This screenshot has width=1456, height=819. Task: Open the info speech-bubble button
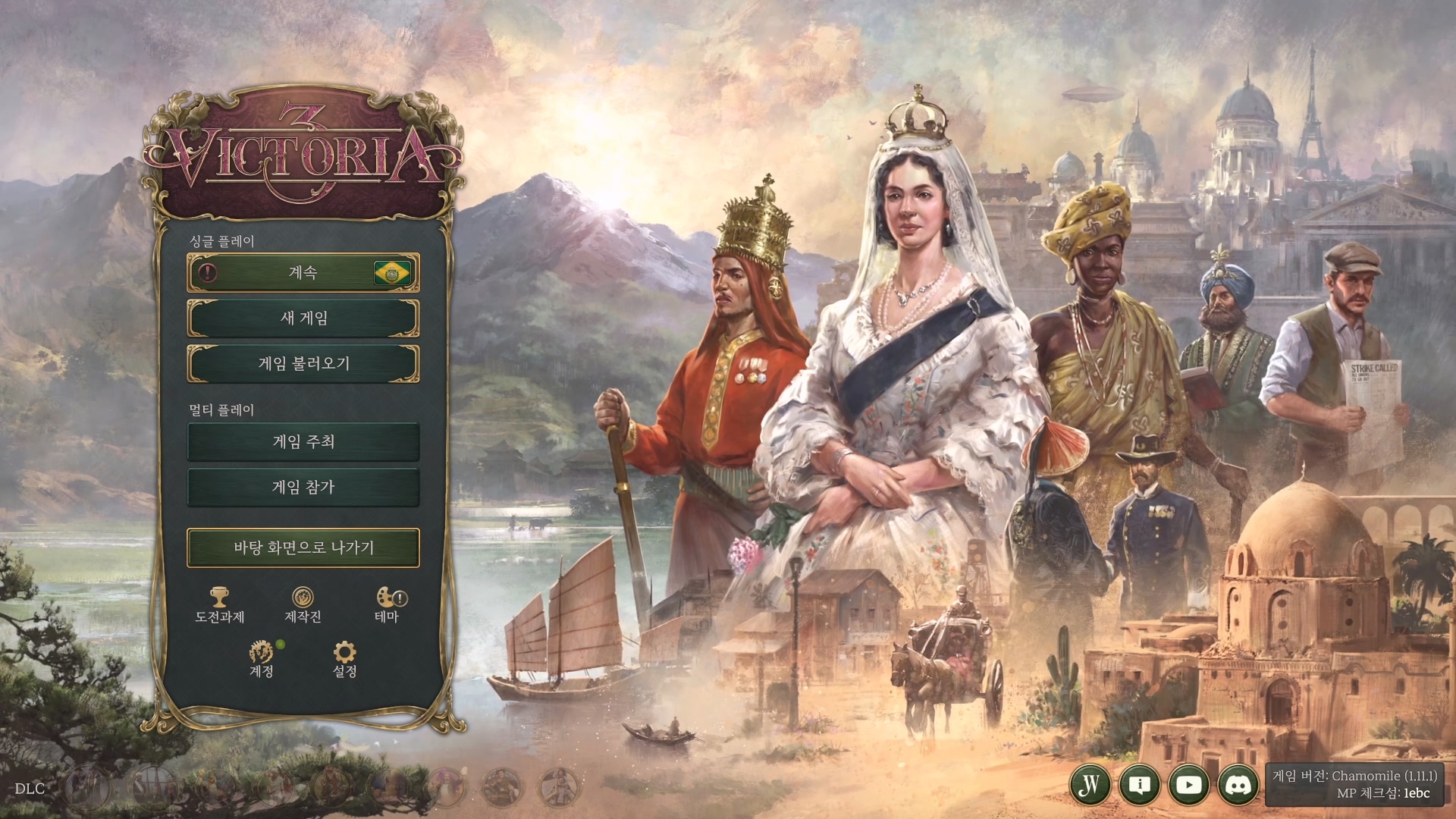coord(1139,784)
